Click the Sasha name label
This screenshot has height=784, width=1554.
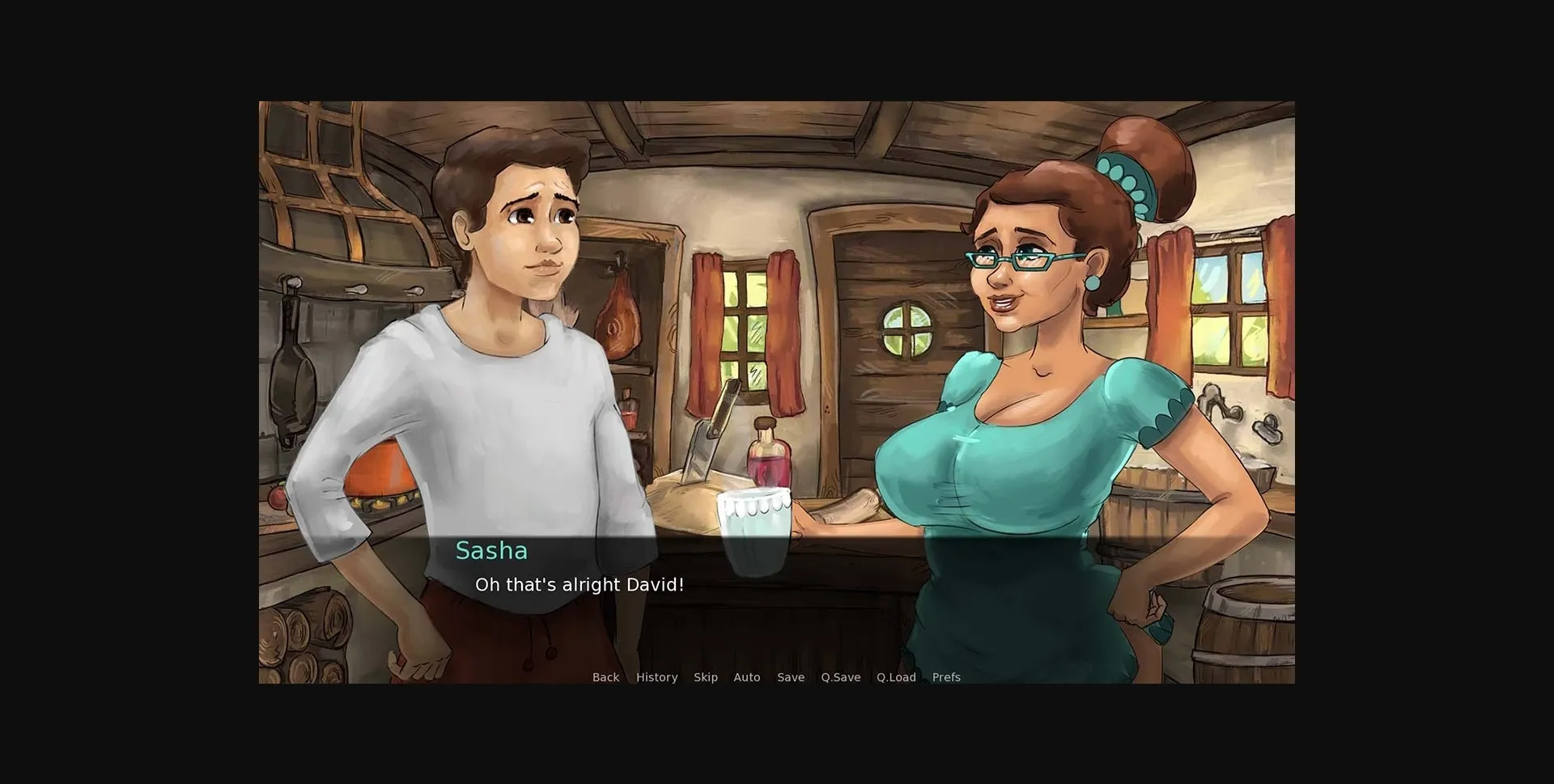point(492,551)
